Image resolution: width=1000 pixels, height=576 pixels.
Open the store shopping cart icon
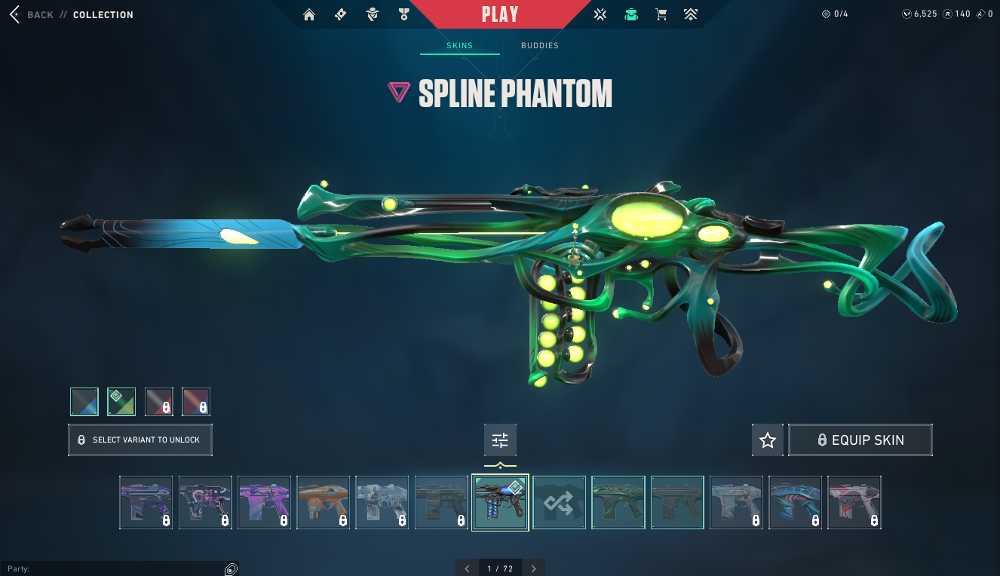660,15
